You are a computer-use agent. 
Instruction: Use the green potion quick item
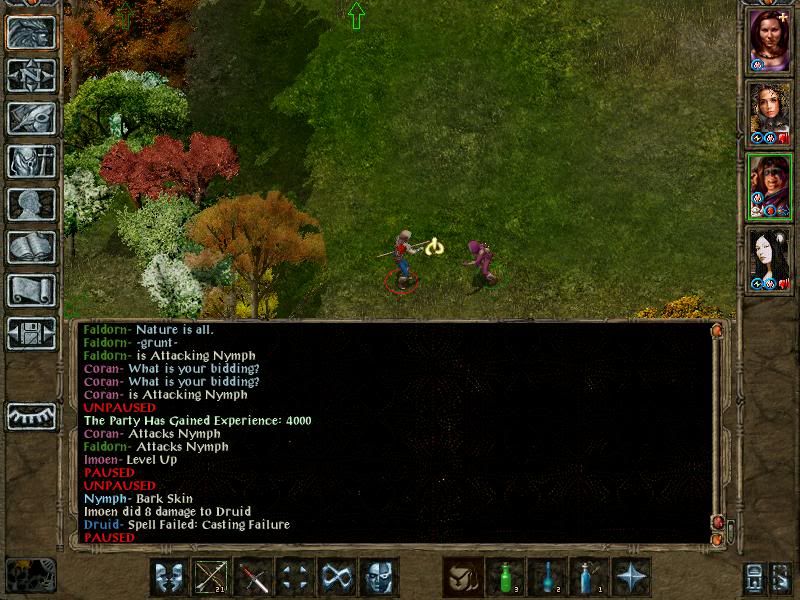[505, 577]
